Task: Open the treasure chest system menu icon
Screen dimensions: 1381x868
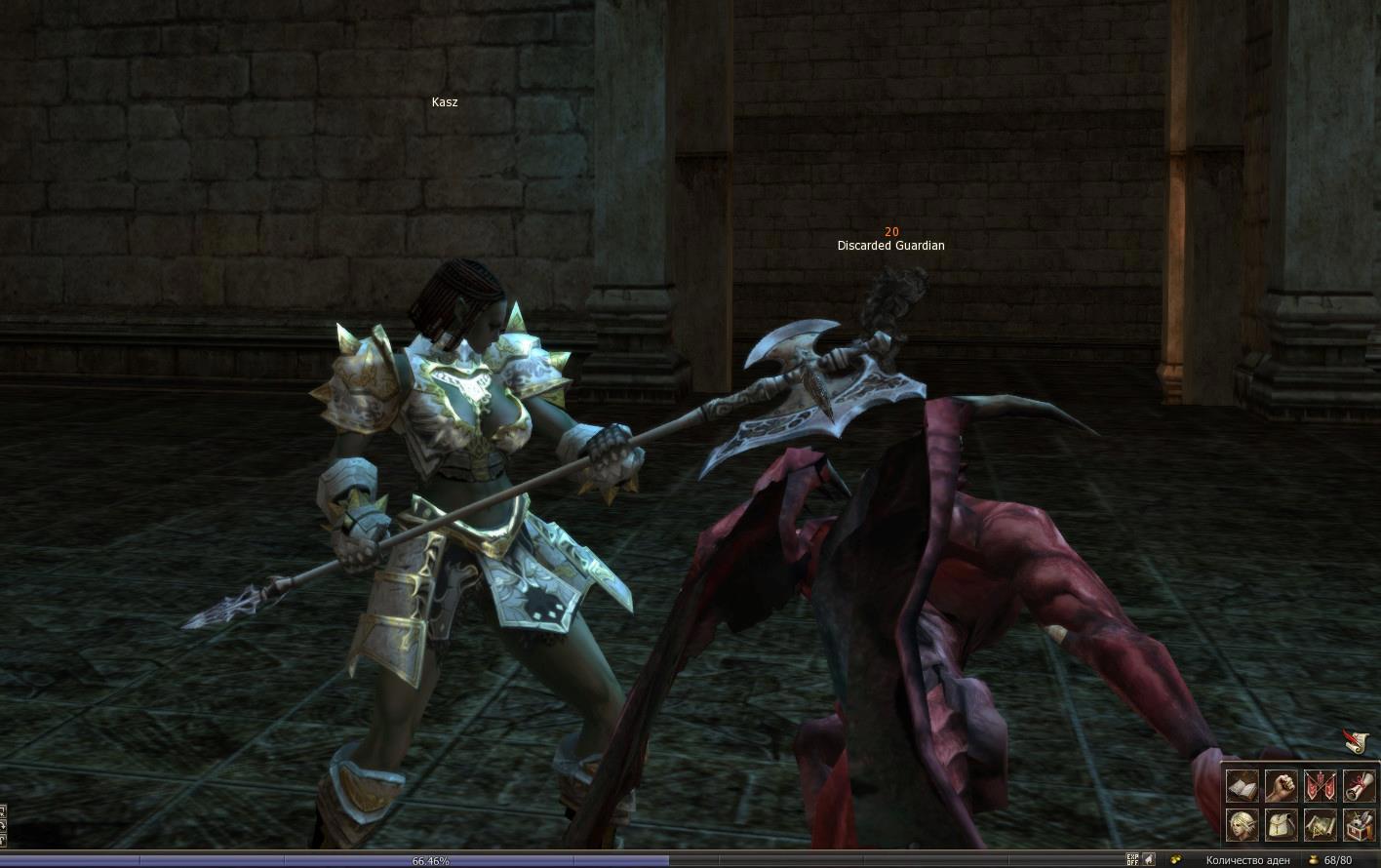Action: click(x=1359, y=825)
